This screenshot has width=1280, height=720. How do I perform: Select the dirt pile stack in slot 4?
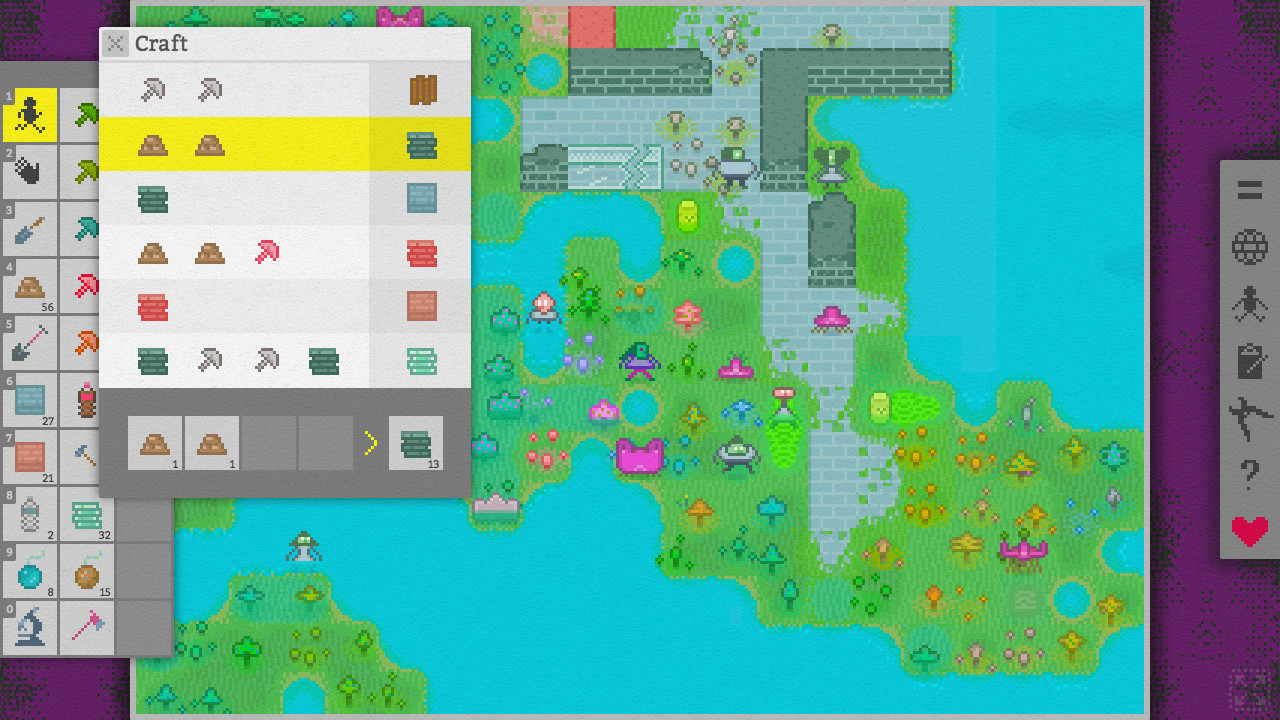30,286
